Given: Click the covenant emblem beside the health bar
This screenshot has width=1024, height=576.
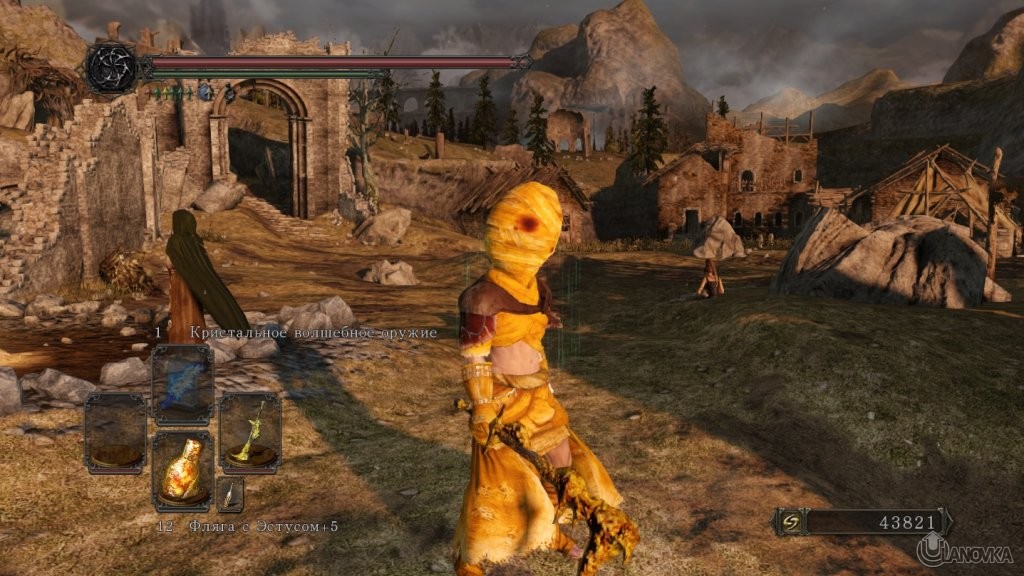Looking at the screenshot, I should [x=110, y=68].
